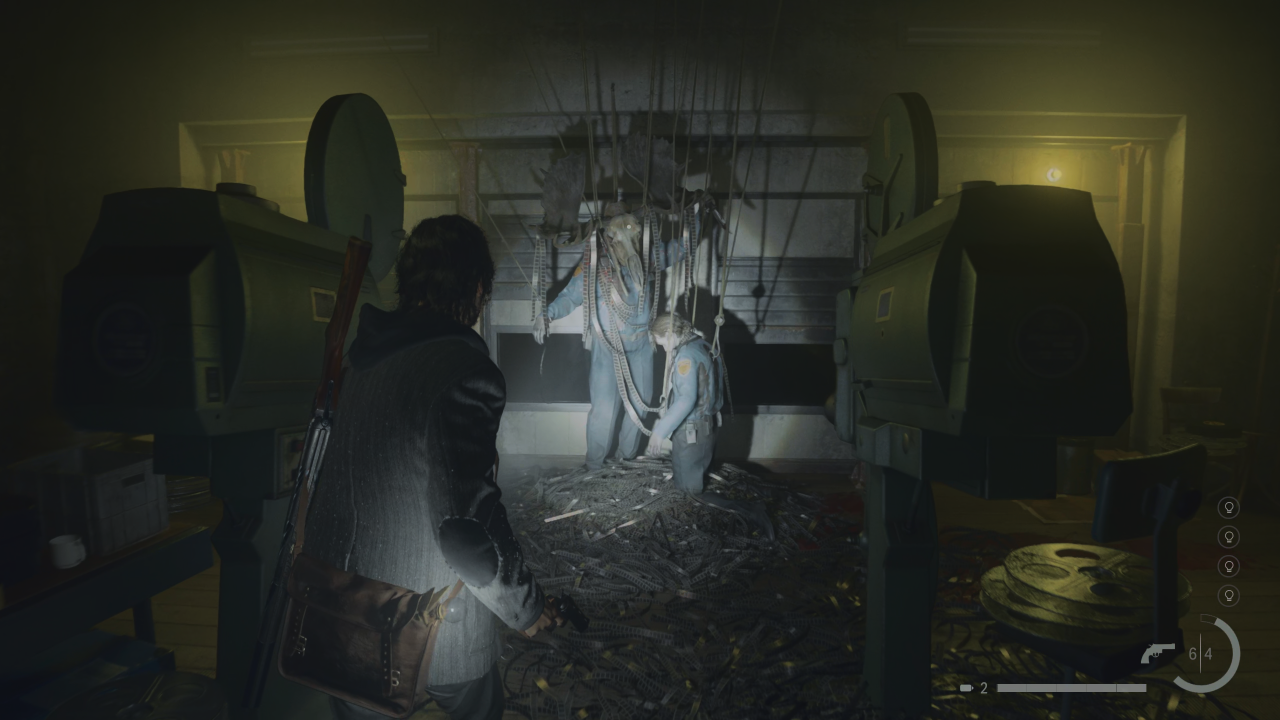
Task: Select the flashlight battery icon
Action: [966, 688]
